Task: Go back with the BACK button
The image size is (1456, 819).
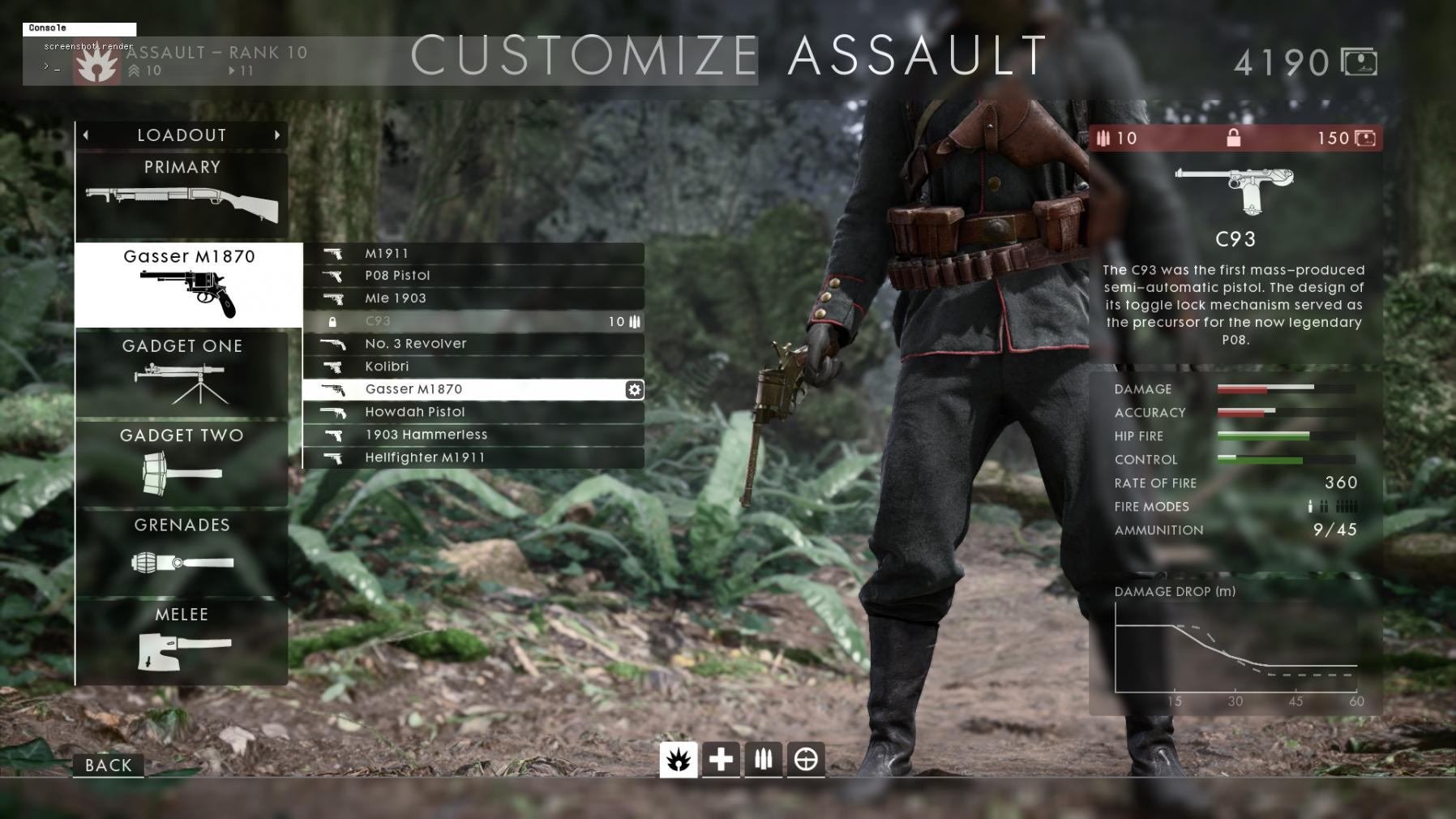Action: pos(108,765)
